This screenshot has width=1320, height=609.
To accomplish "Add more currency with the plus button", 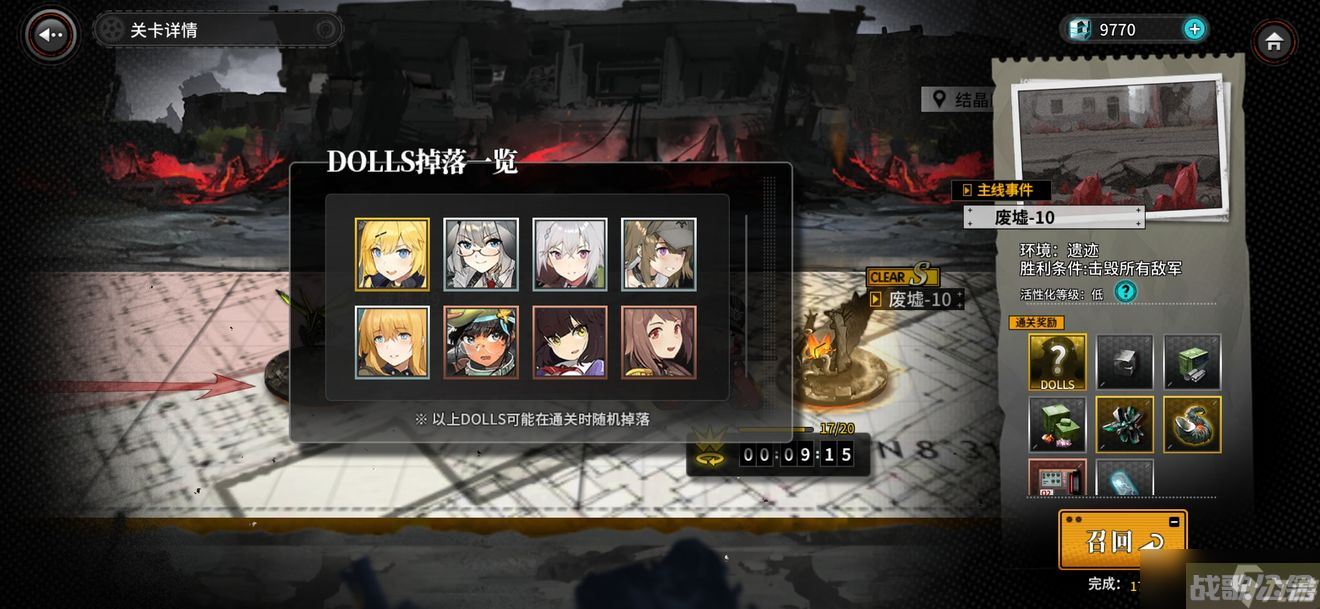I will (x=1194, y=29).
